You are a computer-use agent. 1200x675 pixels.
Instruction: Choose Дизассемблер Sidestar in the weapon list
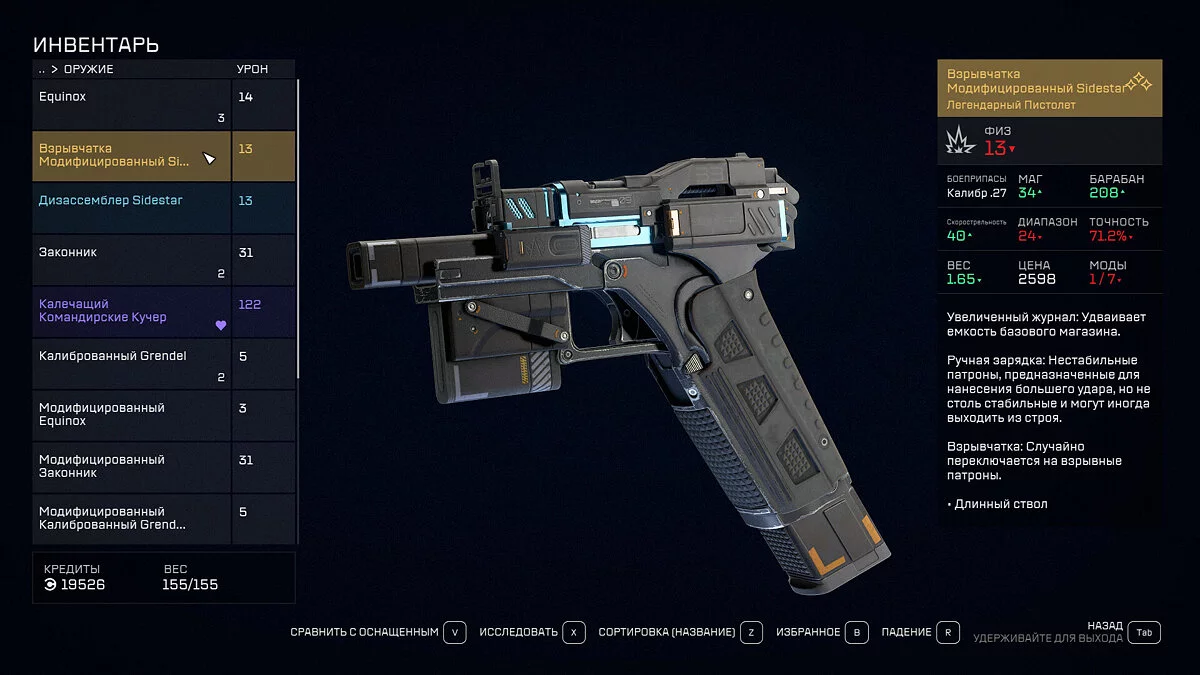click(x=132, y=208)
